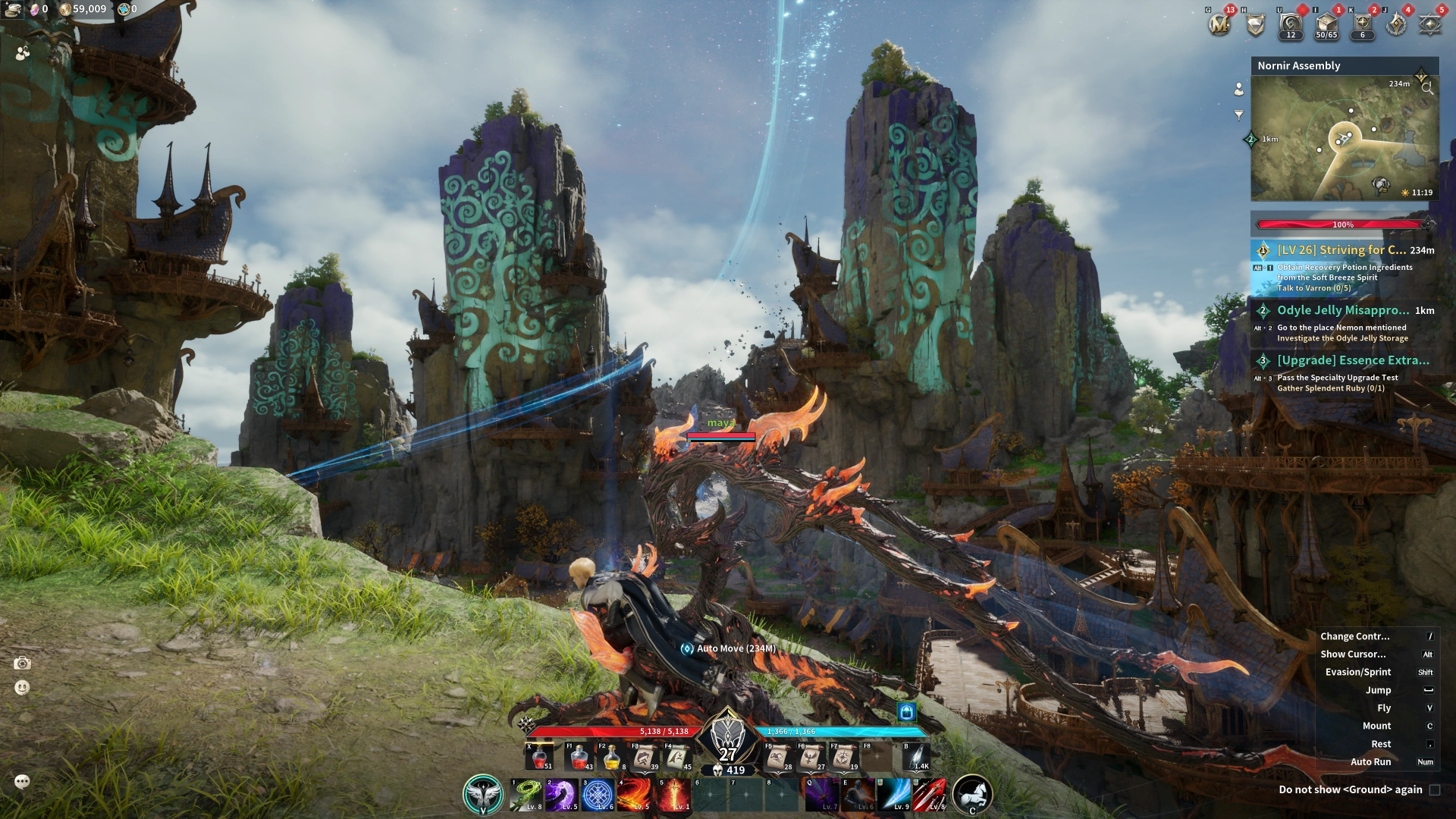
Task: Tick the Do not show Ground again checkbox
Action: pyautogui.click(x=1435, y=789)
